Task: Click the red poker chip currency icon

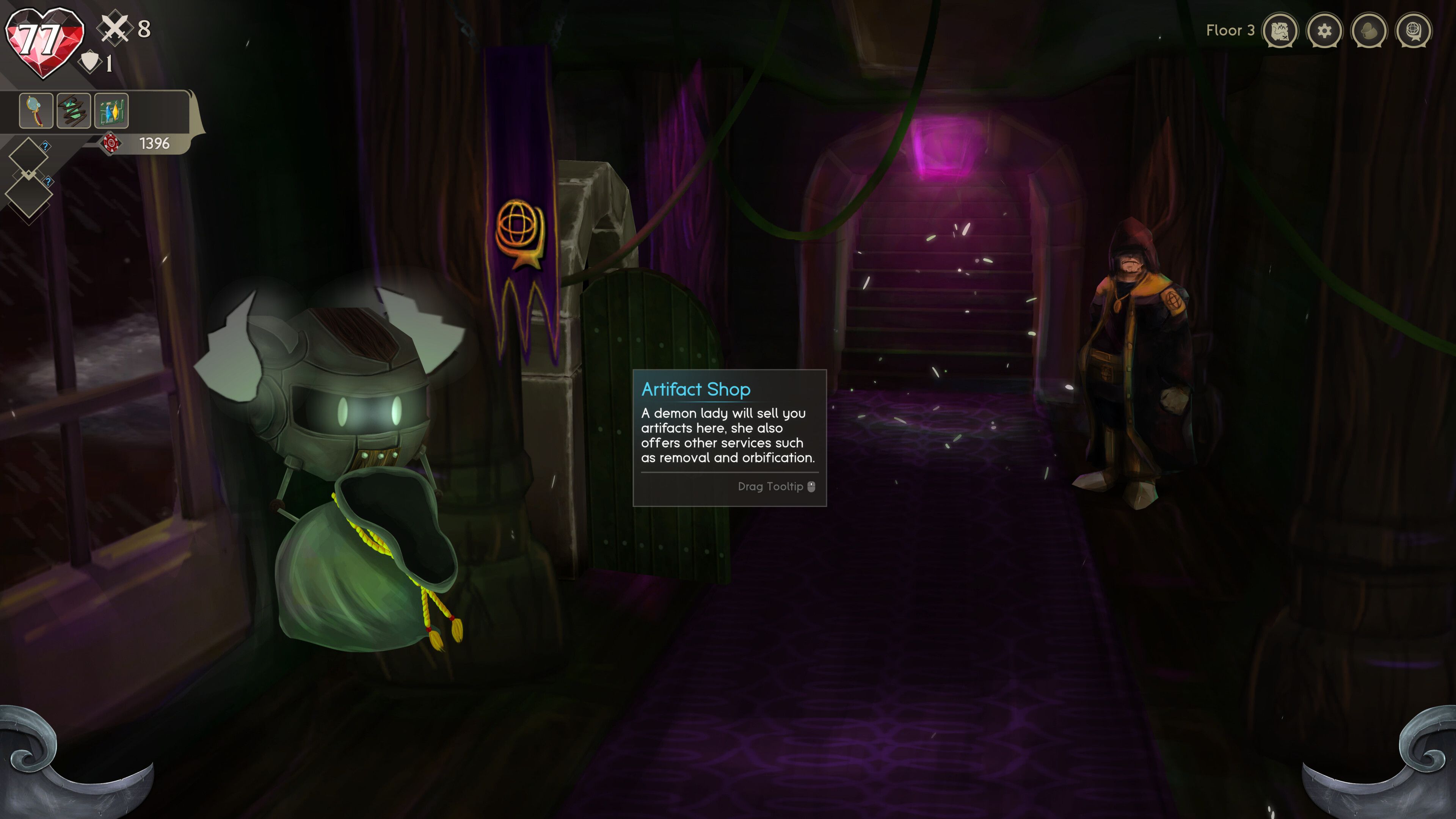Action: (x=111, y=143)
